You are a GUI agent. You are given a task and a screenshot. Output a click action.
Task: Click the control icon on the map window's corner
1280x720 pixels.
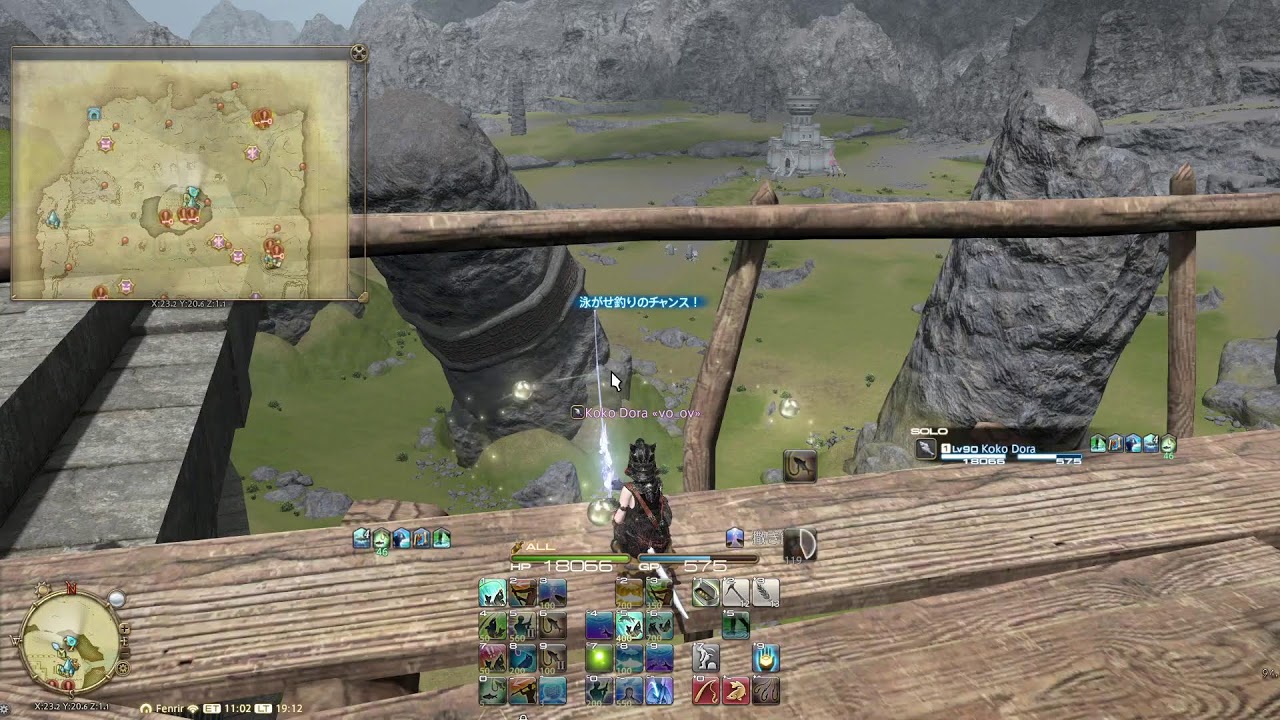[x=359, y=52]
